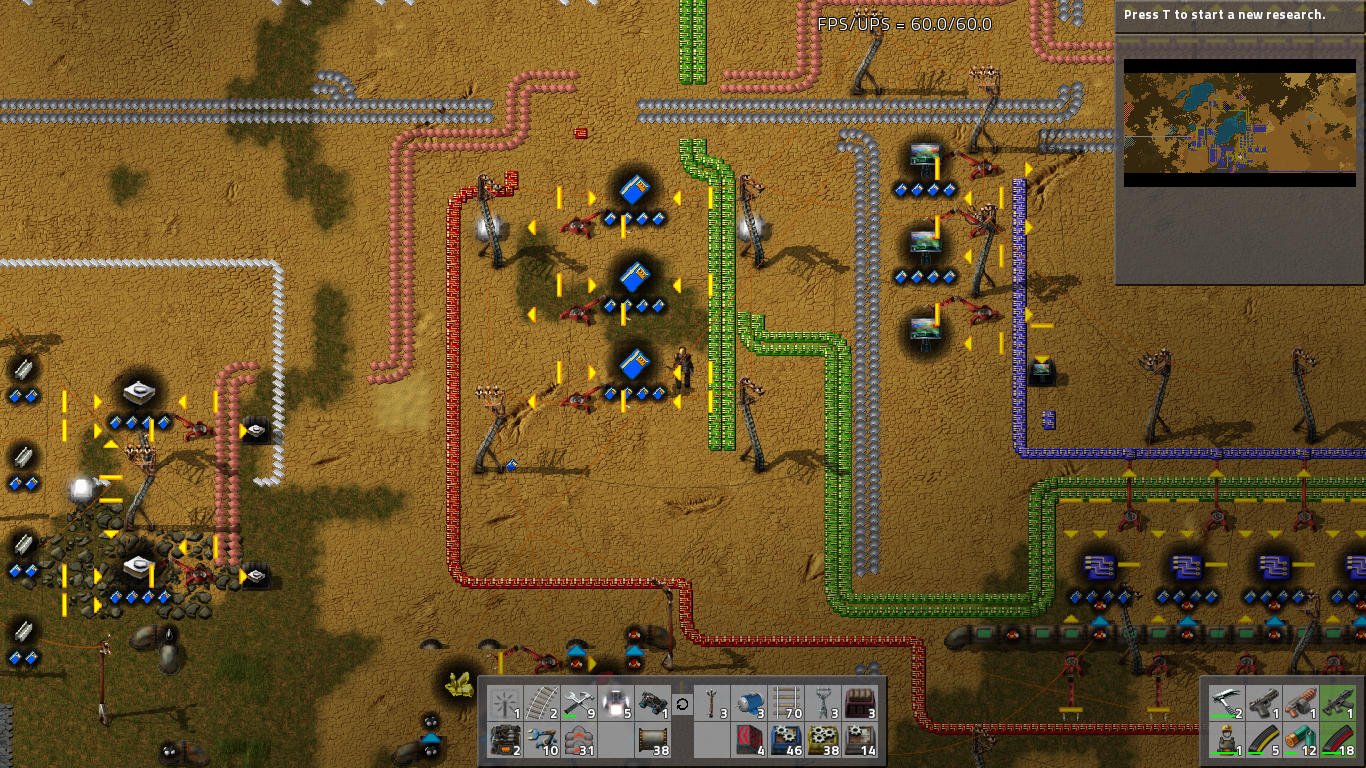Select the blue inserter stack of 10
The width and height of the screenshot is (1366, 768).
click(541, 740)
